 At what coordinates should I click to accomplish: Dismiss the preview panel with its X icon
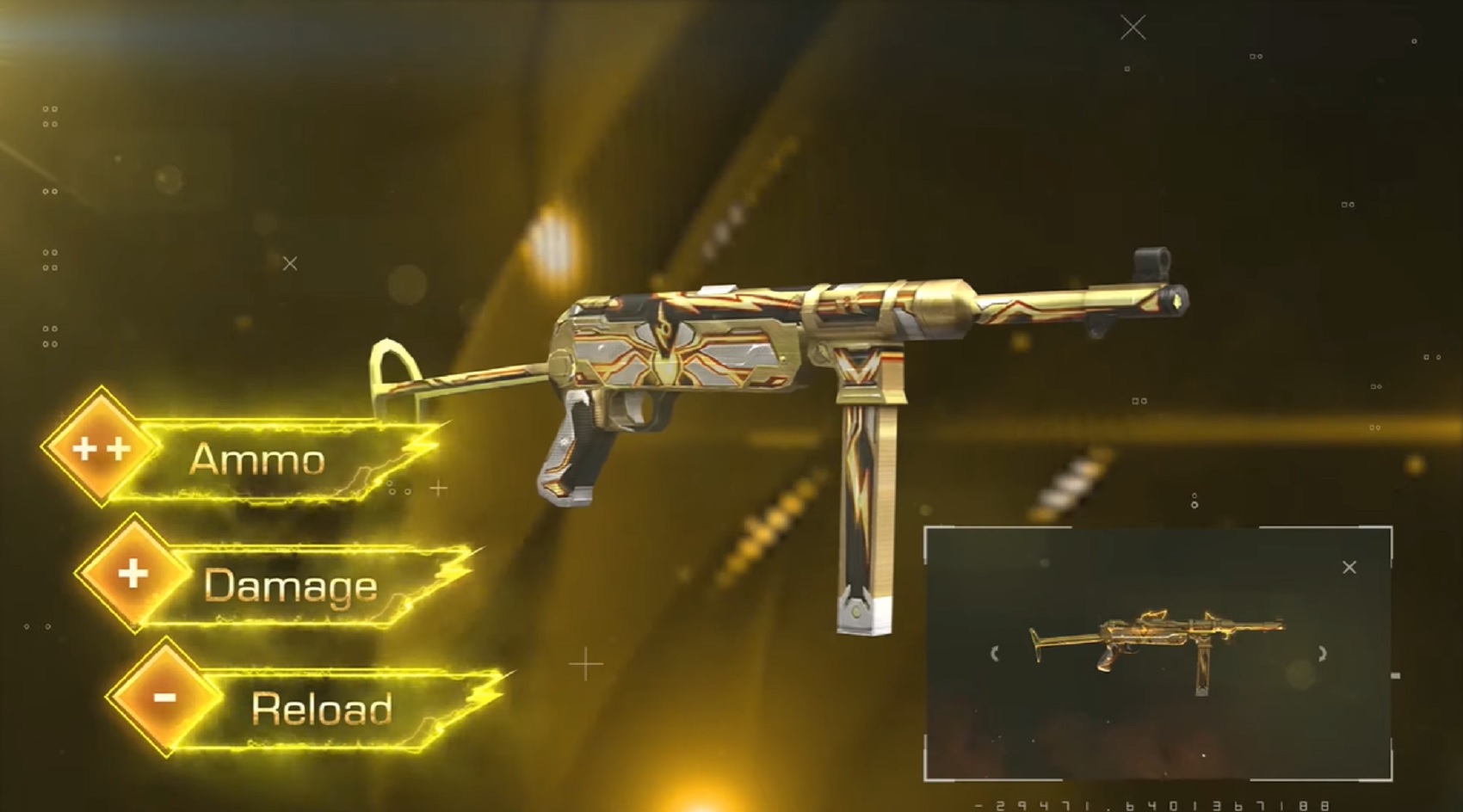1349,566
